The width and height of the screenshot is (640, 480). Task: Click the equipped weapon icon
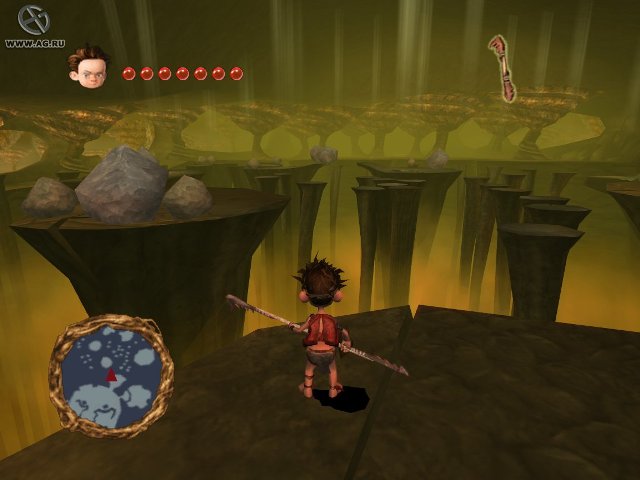click(502, 68)
